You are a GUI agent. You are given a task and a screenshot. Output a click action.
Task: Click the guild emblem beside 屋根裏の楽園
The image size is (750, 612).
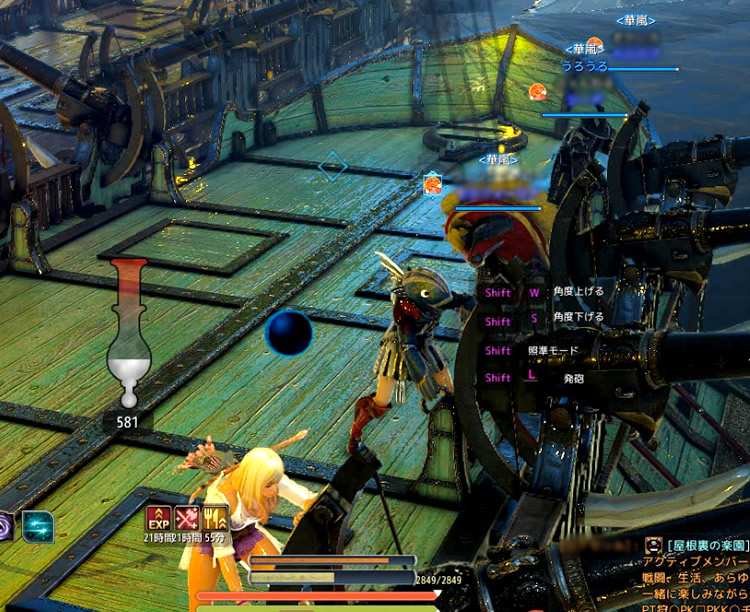pyautogui.click(x=653, y=545)
